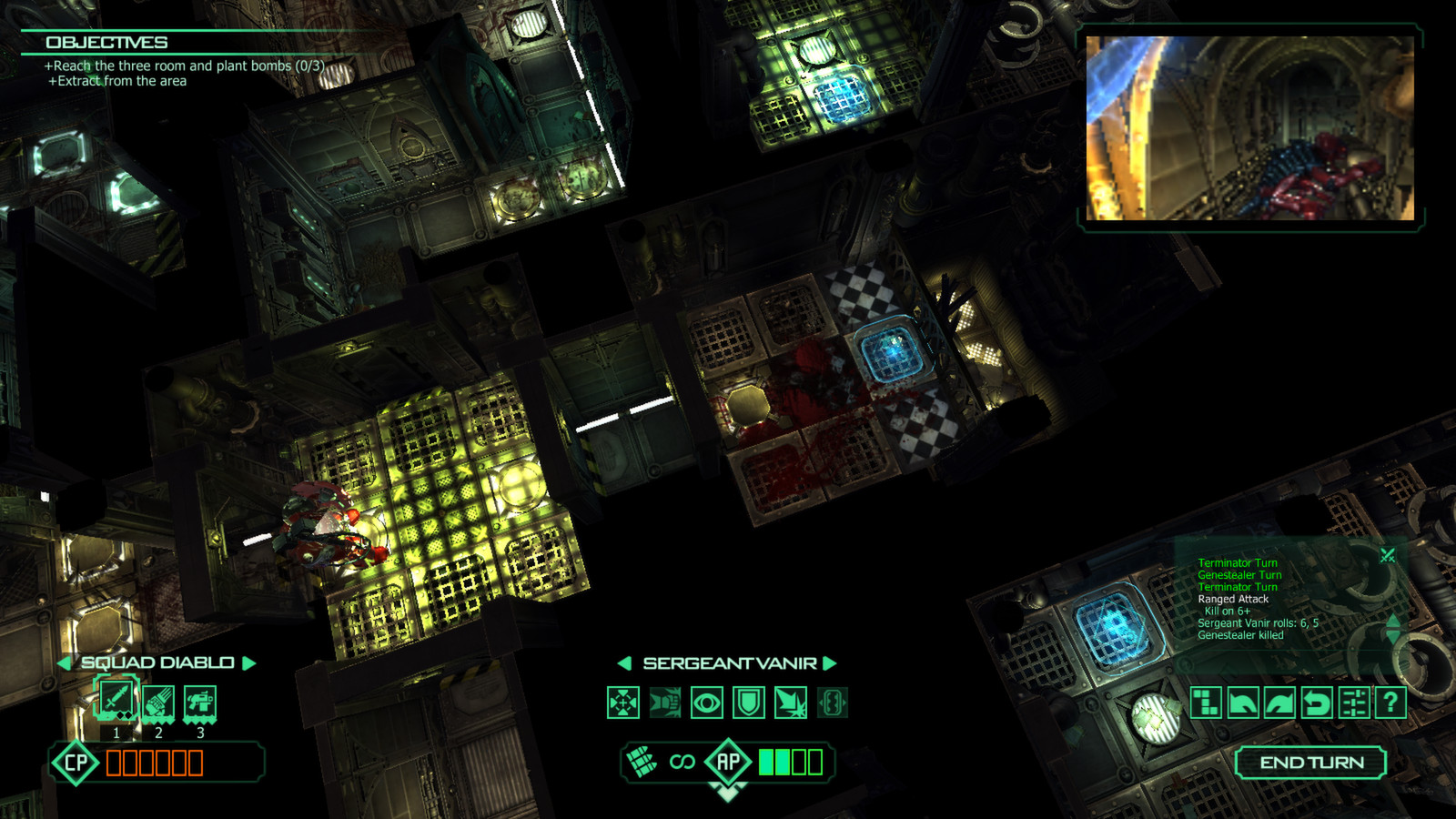Open the help panel via the question mark
The height and width of the screenshot is (819, 1456).
[x=1390, y=703]
